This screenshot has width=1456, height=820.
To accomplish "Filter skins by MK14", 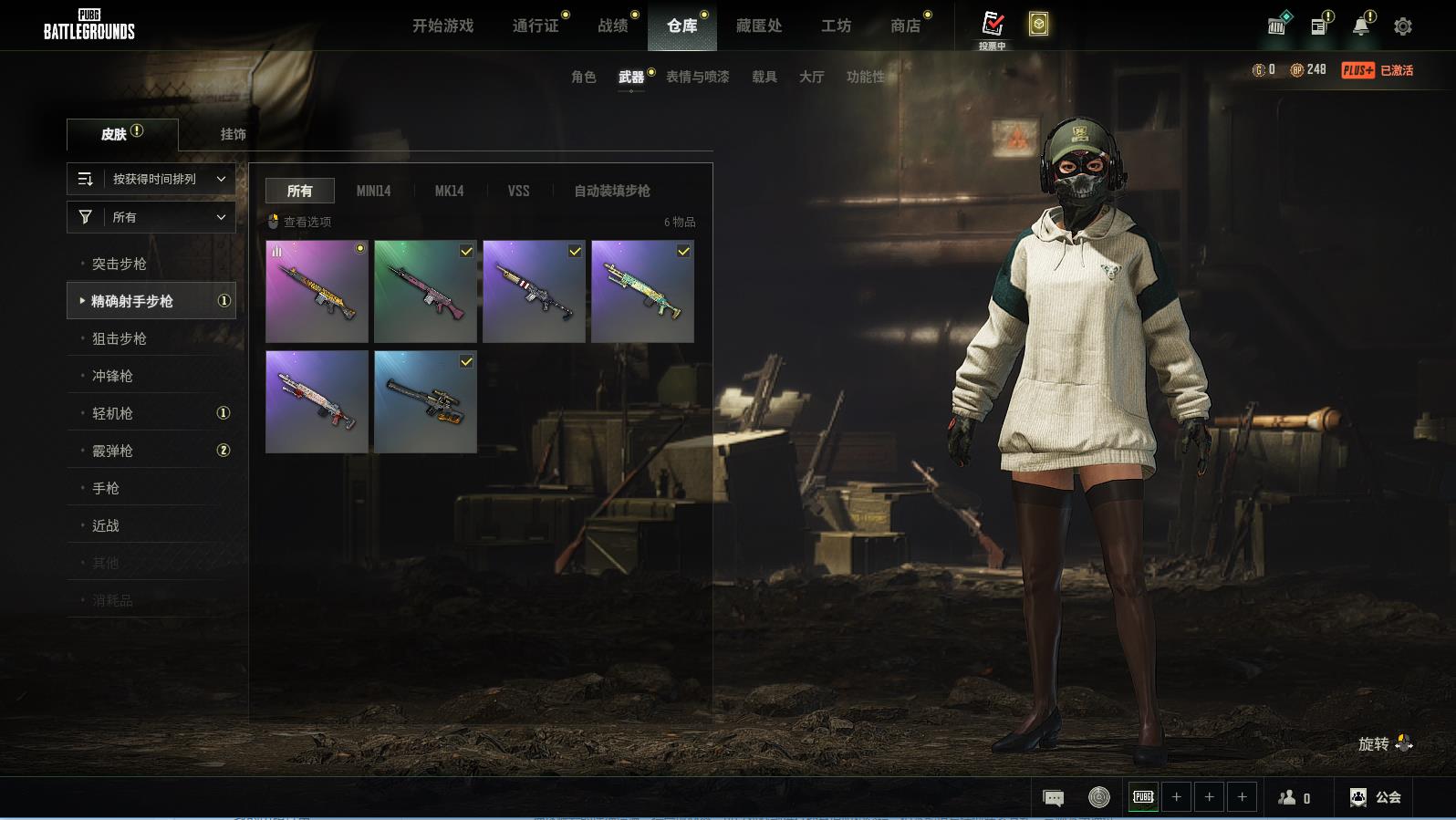I will click(x=449, y=191).
